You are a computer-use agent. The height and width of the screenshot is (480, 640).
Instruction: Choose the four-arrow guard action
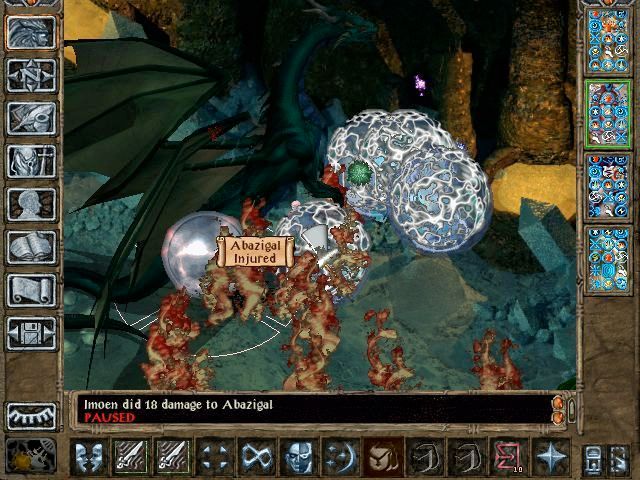point(216,457)
